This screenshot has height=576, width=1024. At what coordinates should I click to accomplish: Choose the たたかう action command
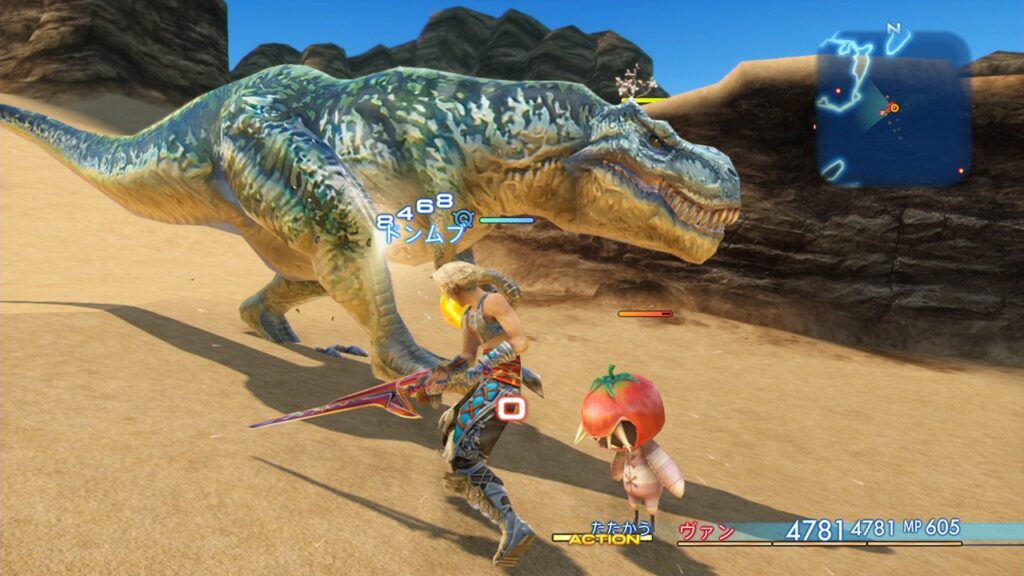pyautogui.click(x=621, y=526)
